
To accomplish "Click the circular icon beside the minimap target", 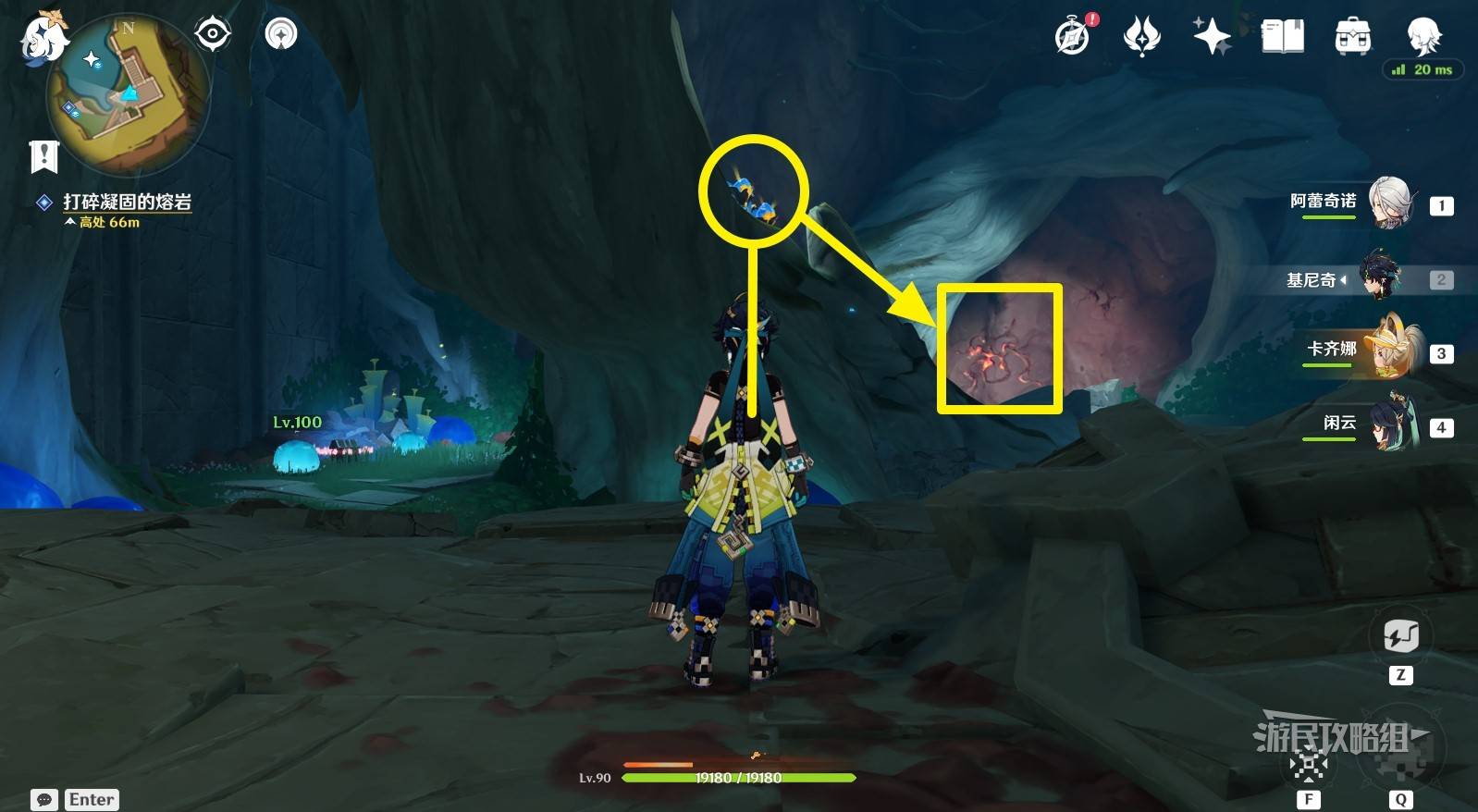I will [281, 35].
